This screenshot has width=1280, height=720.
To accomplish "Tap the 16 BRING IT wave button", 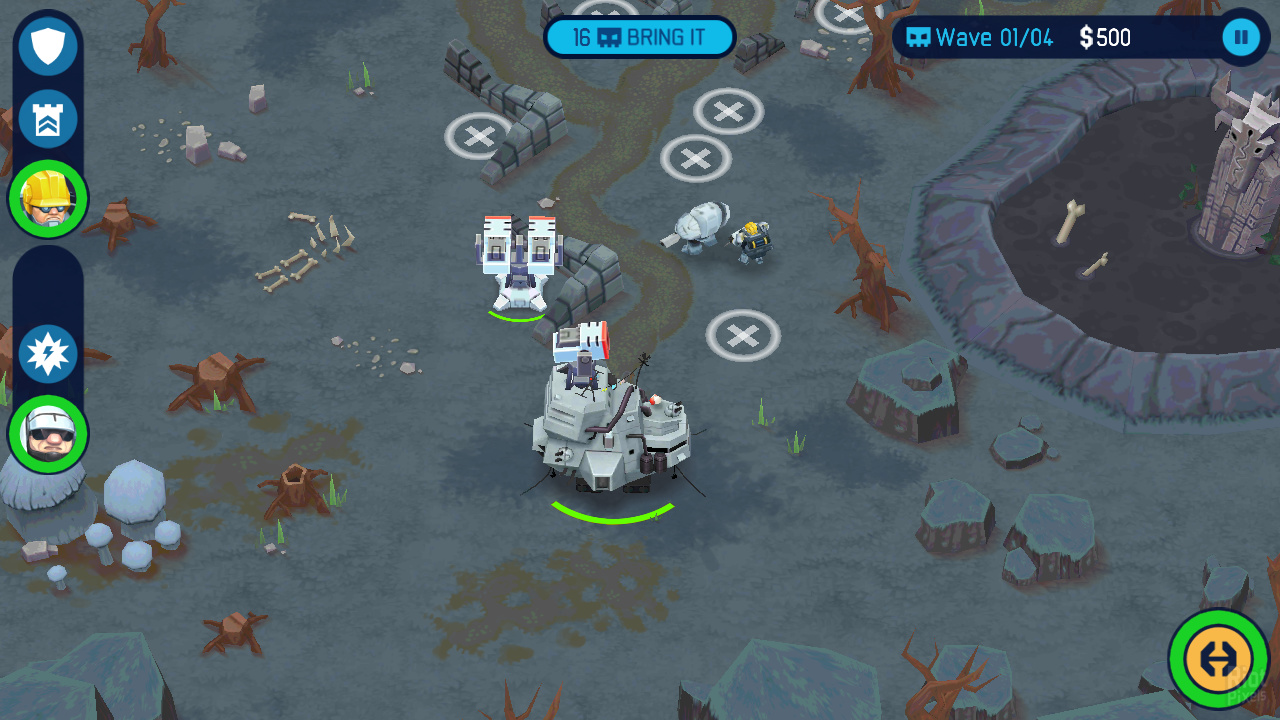I will point(640,38).
